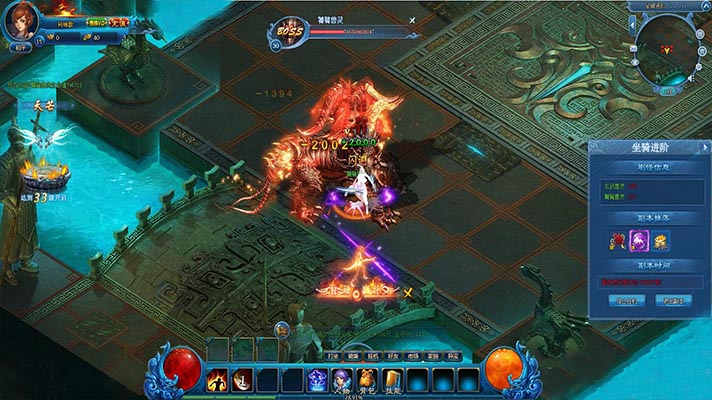Activate the fiery figure skill slot
Image resolution: width=712 pixels, height=400 pixels.
217,380
